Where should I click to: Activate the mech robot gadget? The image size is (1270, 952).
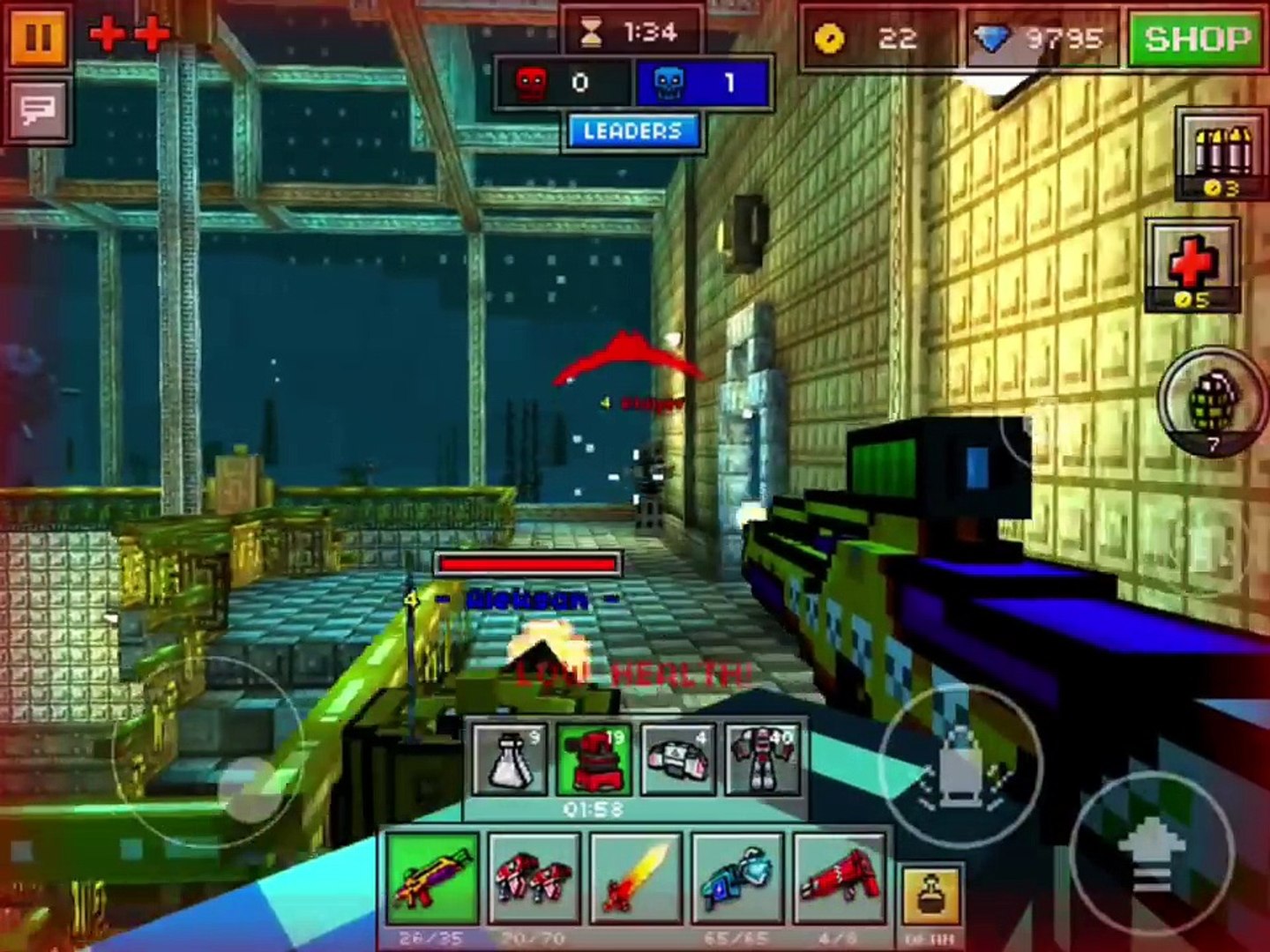[x=762, y=759]
